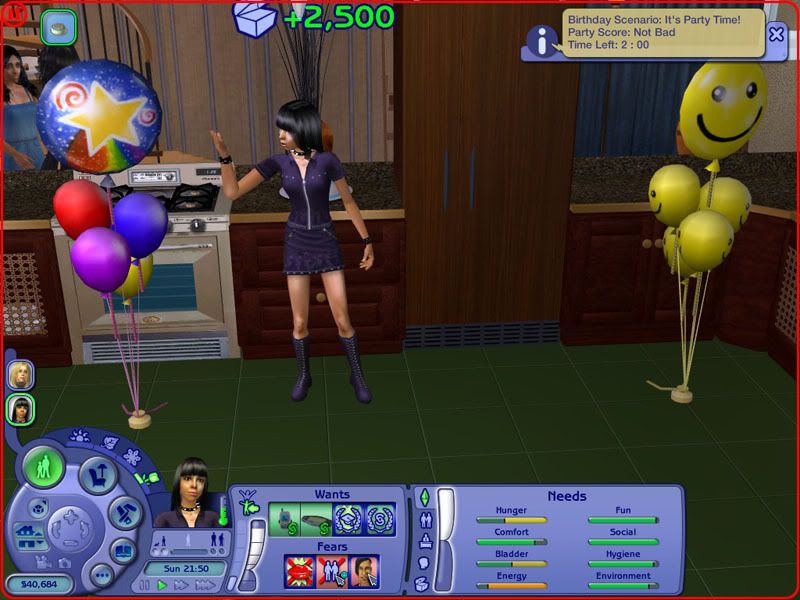This screenshot has height=600, width=800.
Task: Select the black-haired sim's portrait in sidebar
Action: tap(21, 408)
